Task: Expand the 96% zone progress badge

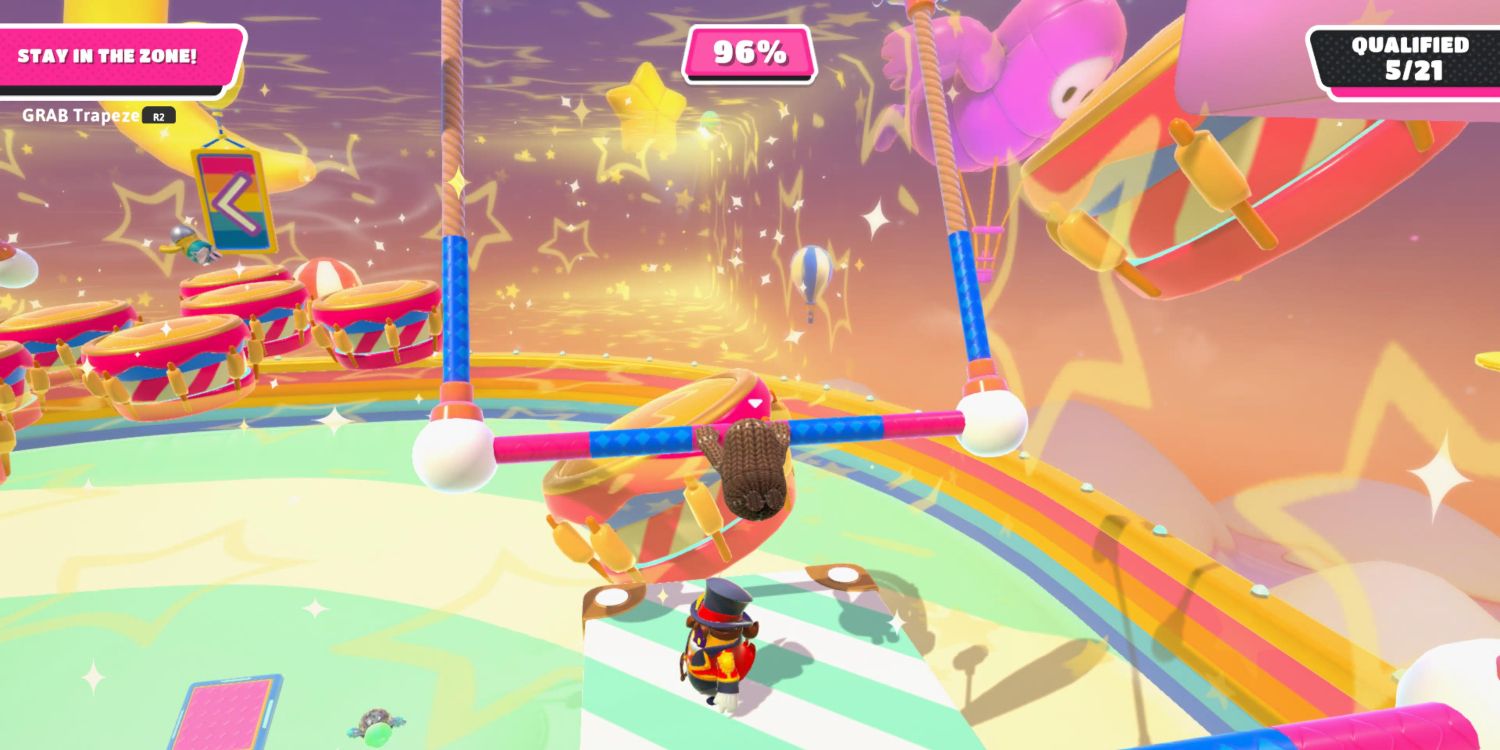Action: tap(747, 52)
